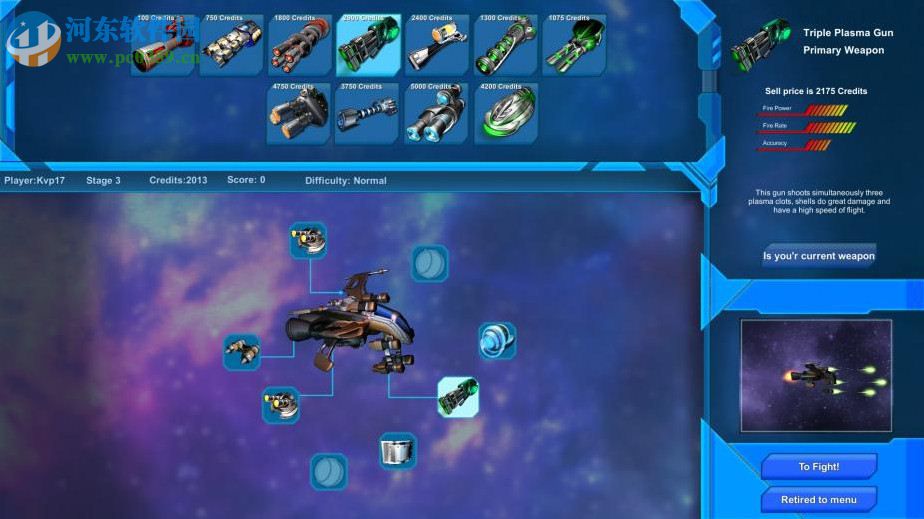The image size is (924, 519).
Task: Select the equipped plasma gun slot on ship
Action: point(458,397)
